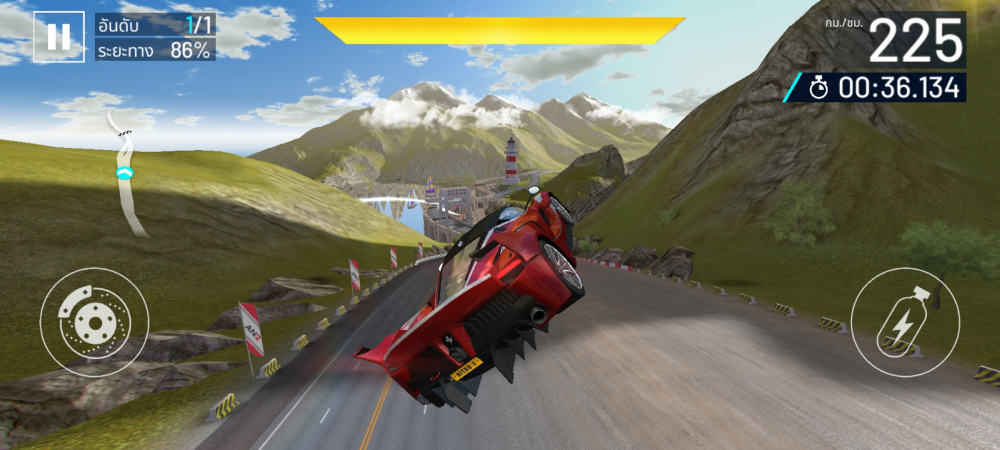Image resolution: width=1000 pixels, height=450 pixels.
Task: Pause the race
Action: (58, 37)
